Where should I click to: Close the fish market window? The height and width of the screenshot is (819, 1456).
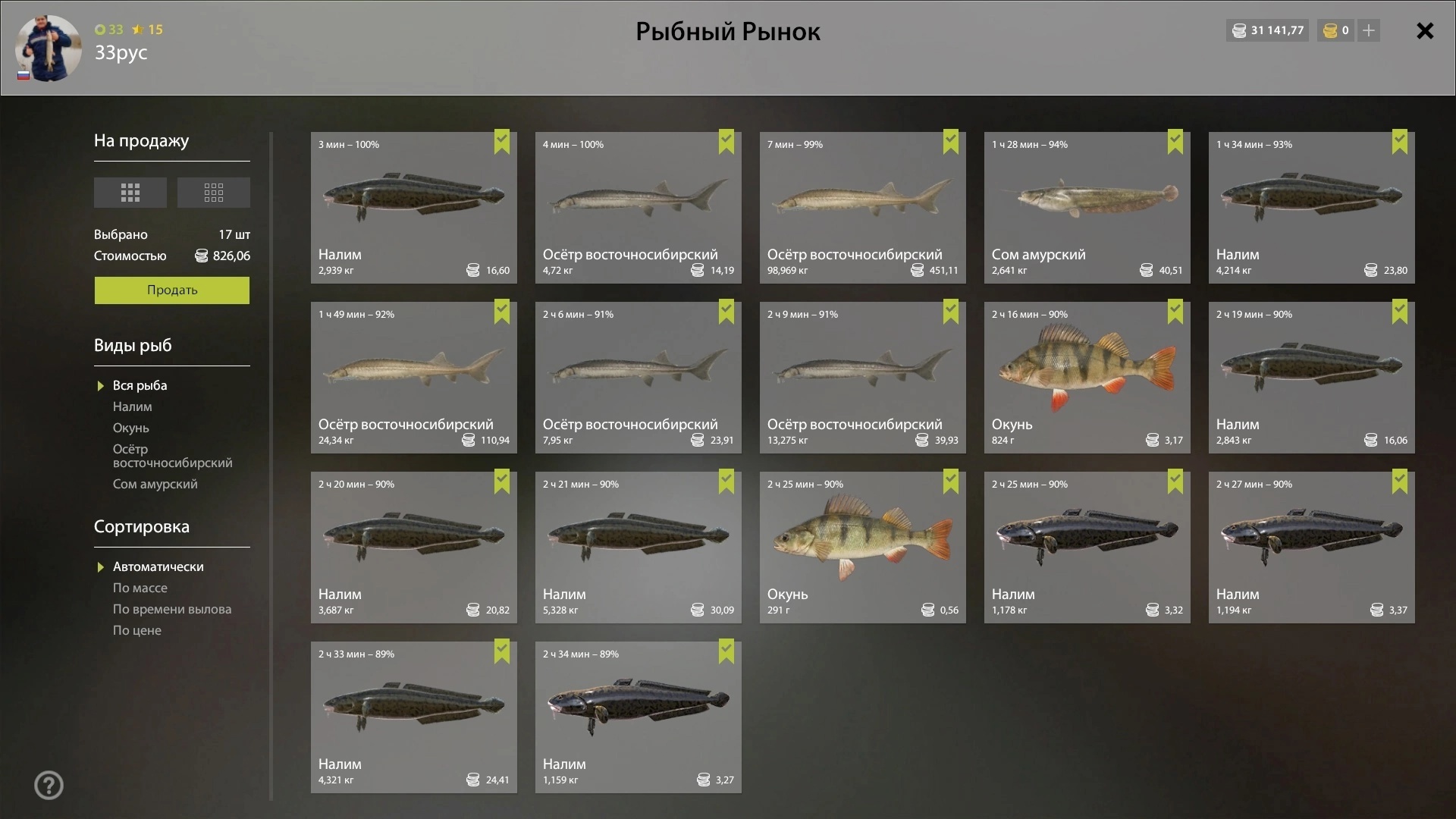pyautogui.click(x=1425, y=31)
